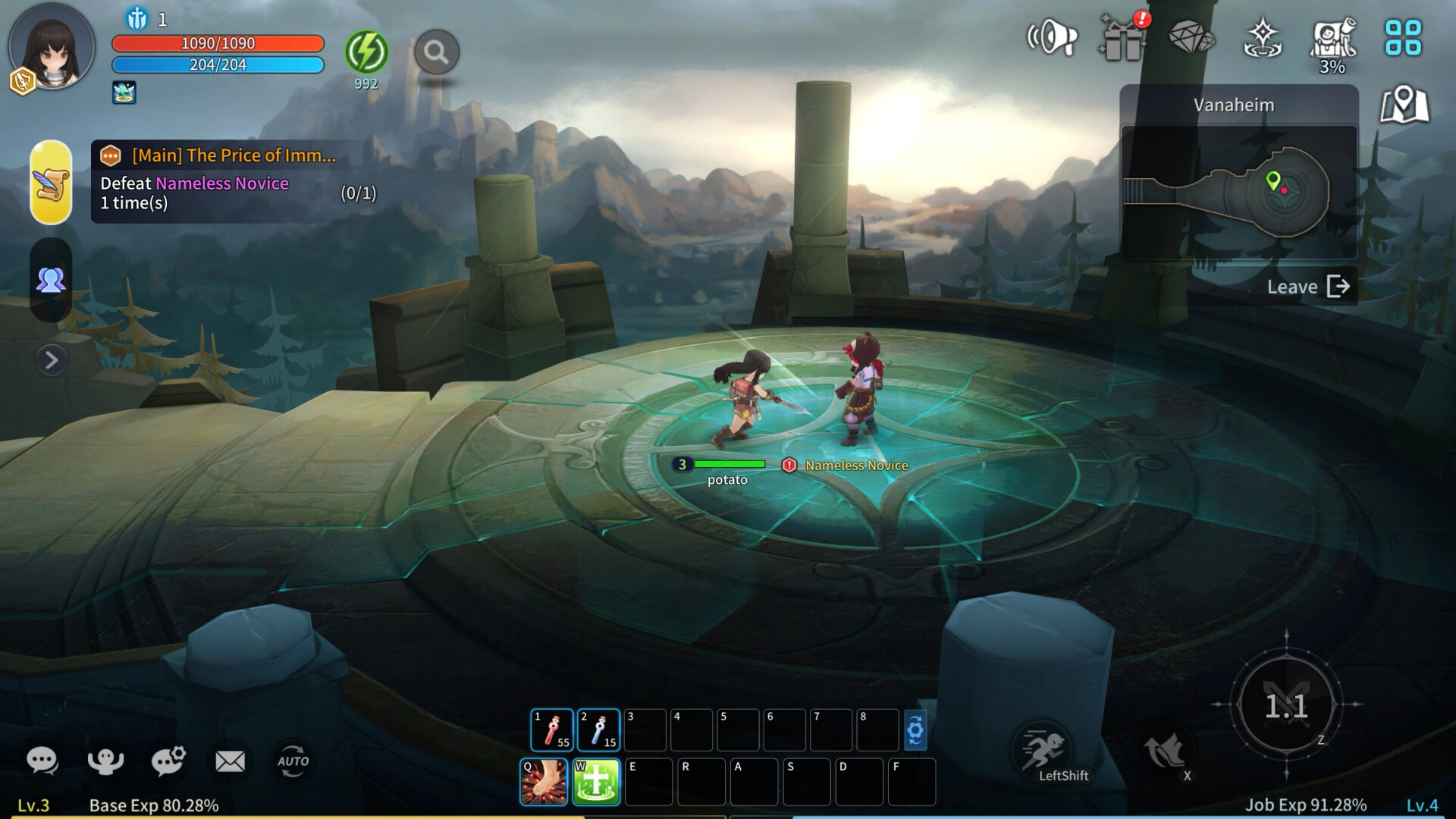Open the magnifying glass search
Viewport: 1456px width, 819px height.
(436, 53)
